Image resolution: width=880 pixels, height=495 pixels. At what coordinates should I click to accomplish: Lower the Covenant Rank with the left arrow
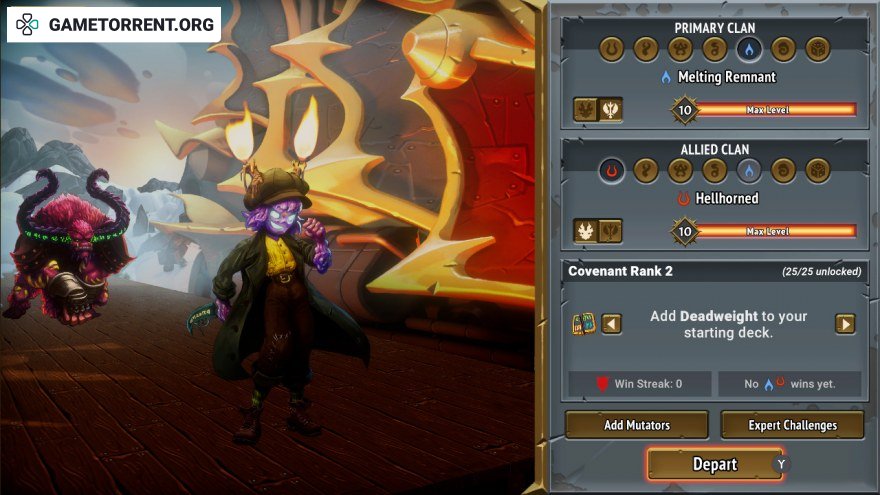pyautogui.click(x=611, y=324)
